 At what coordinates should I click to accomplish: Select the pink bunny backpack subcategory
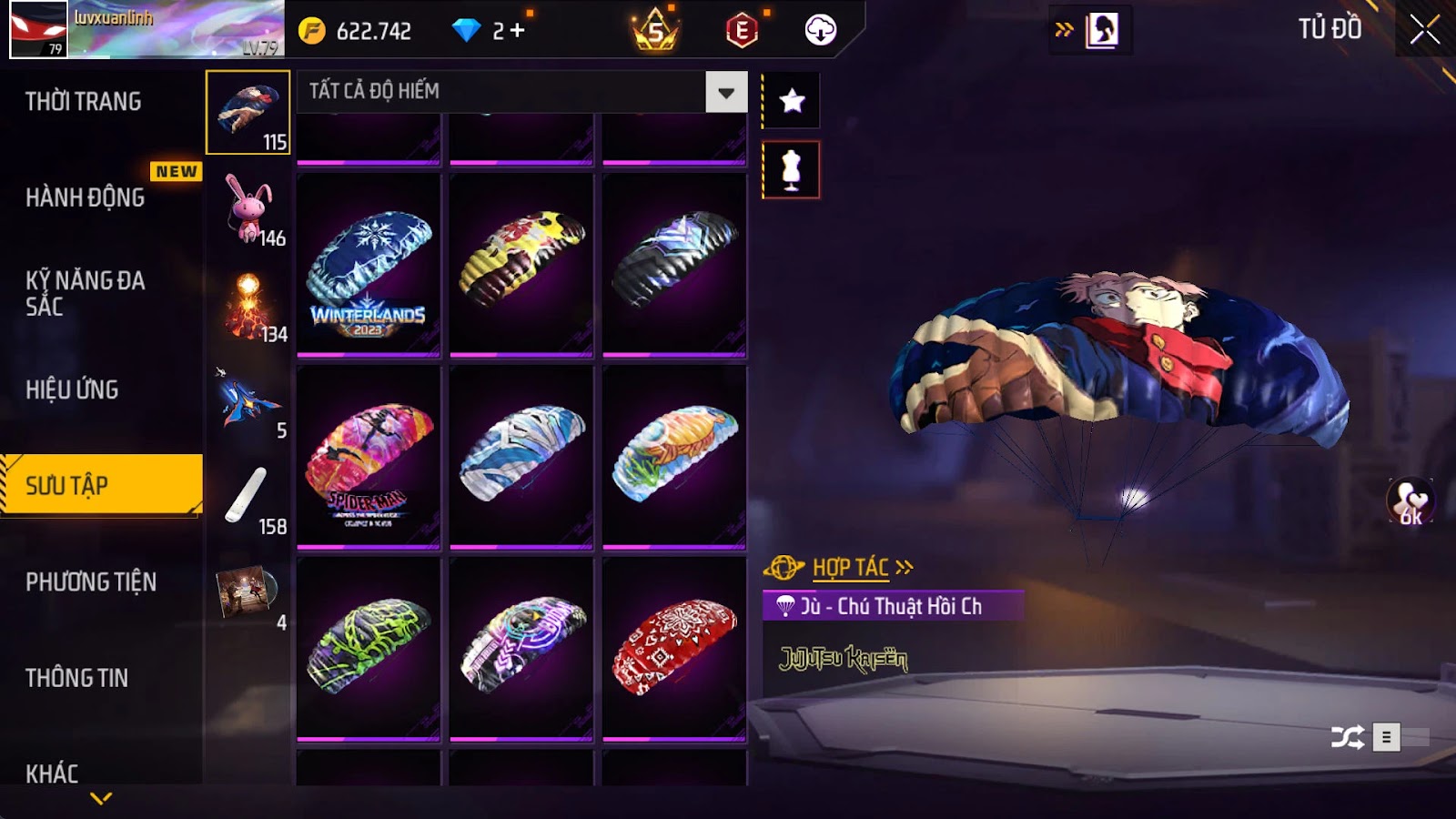click(x=248, y=208)
